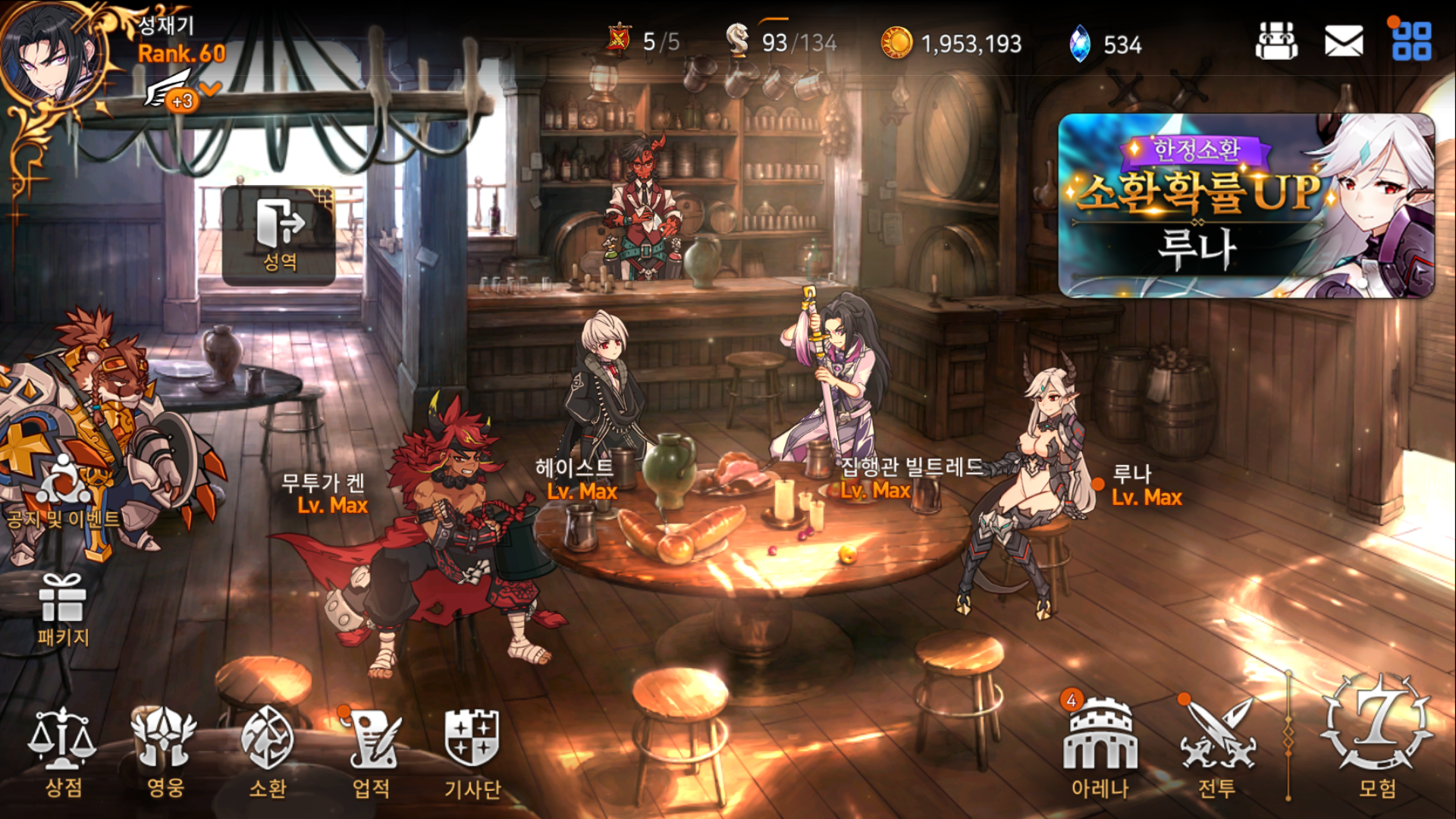Image resolution: width=1456 pixels, height=819 pixels.
Task: Enter the 아레나 arena
Action: (1100, 747)
